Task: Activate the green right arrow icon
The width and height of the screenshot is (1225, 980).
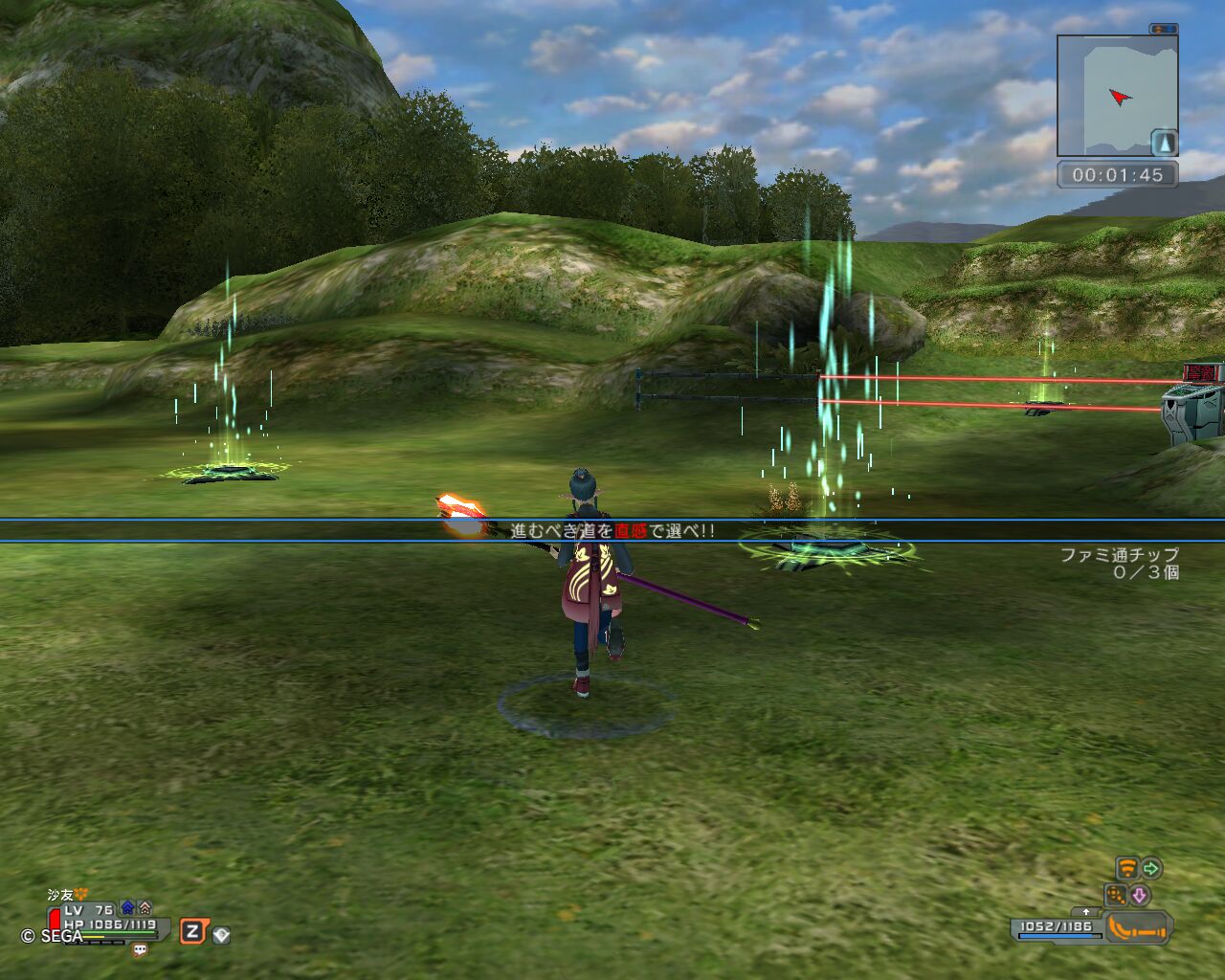Action: pyautogui.click(x=1151, y=869)
